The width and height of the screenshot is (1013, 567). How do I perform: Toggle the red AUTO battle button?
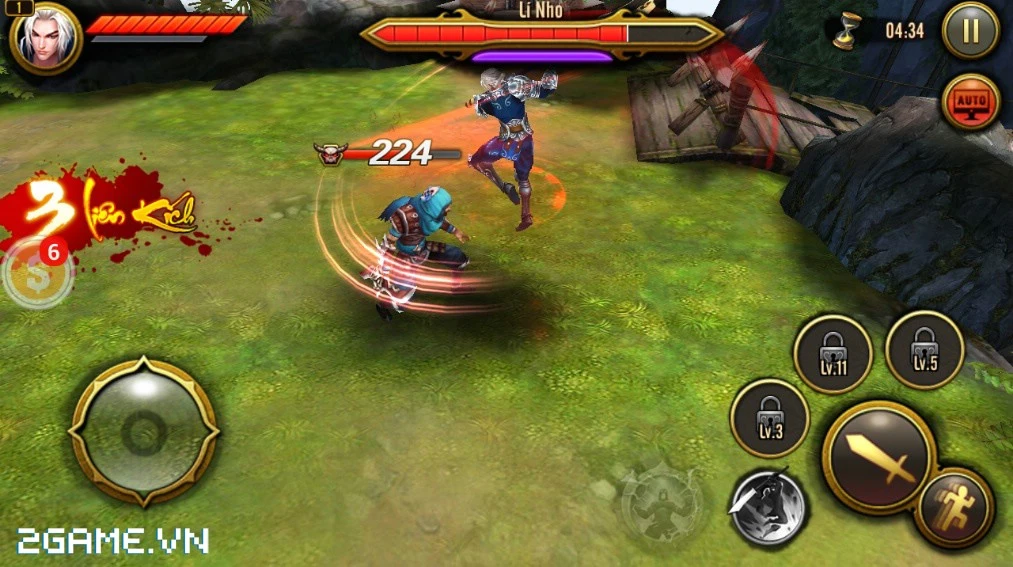[970, 101]
